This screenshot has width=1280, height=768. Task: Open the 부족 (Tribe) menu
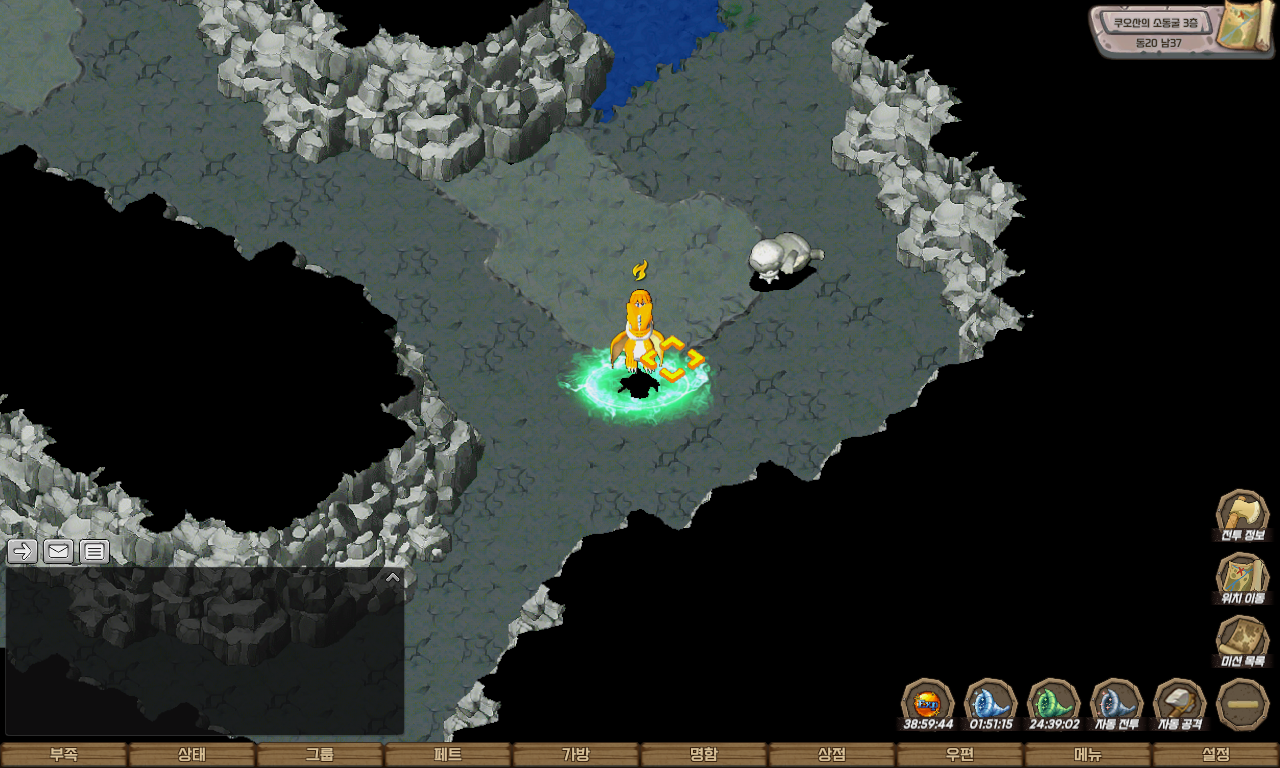64,755
